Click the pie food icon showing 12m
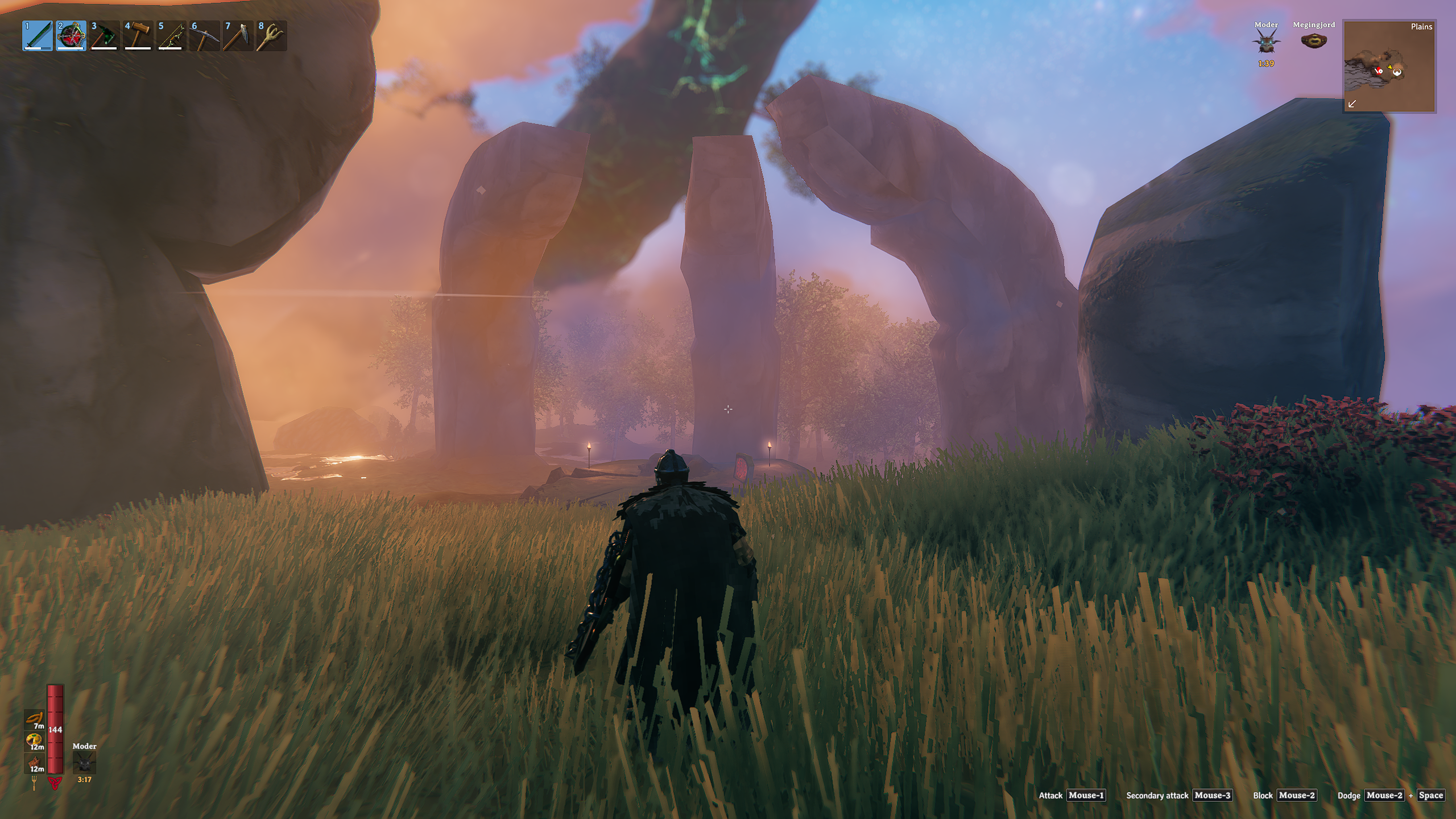Screen dimensions: 1456x819 (x=35, y=741)
